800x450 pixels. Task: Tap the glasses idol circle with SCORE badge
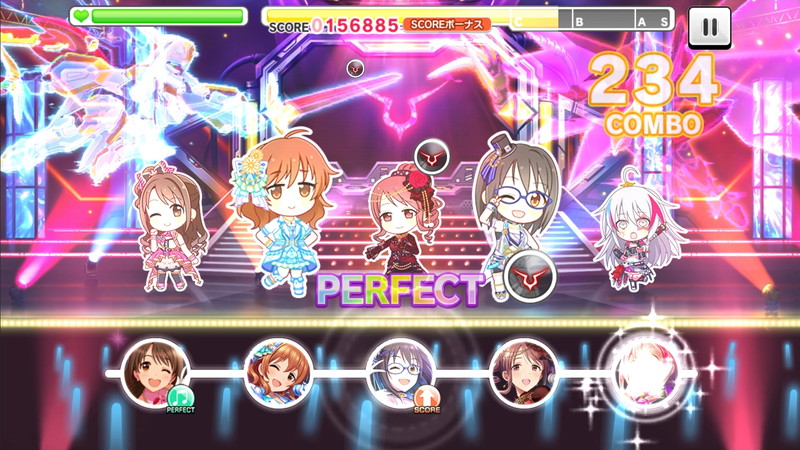(401, 373)
